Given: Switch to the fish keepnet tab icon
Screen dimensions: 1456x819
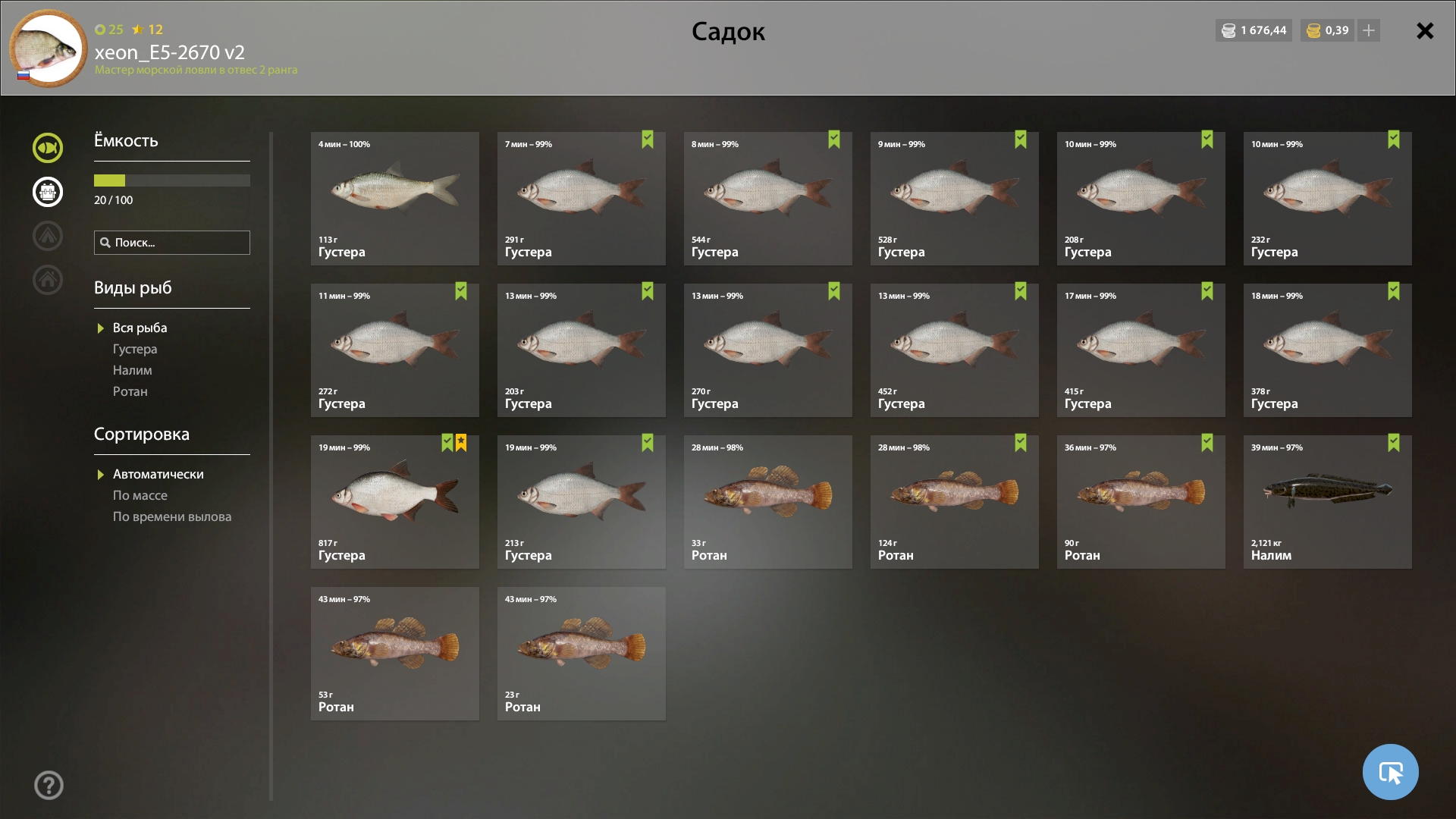Looking at the screenshot, I should point(48,148).
